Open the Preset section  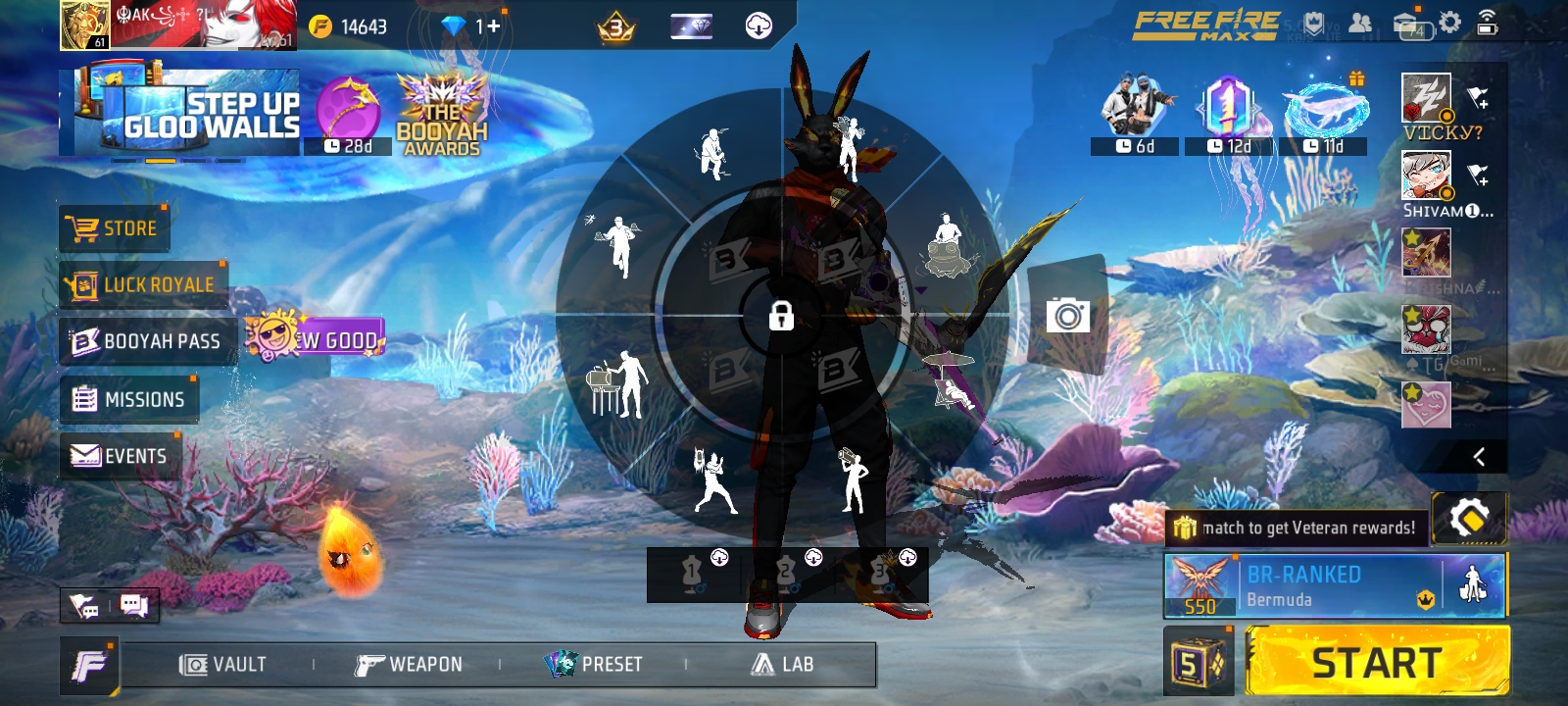point(594,665)
